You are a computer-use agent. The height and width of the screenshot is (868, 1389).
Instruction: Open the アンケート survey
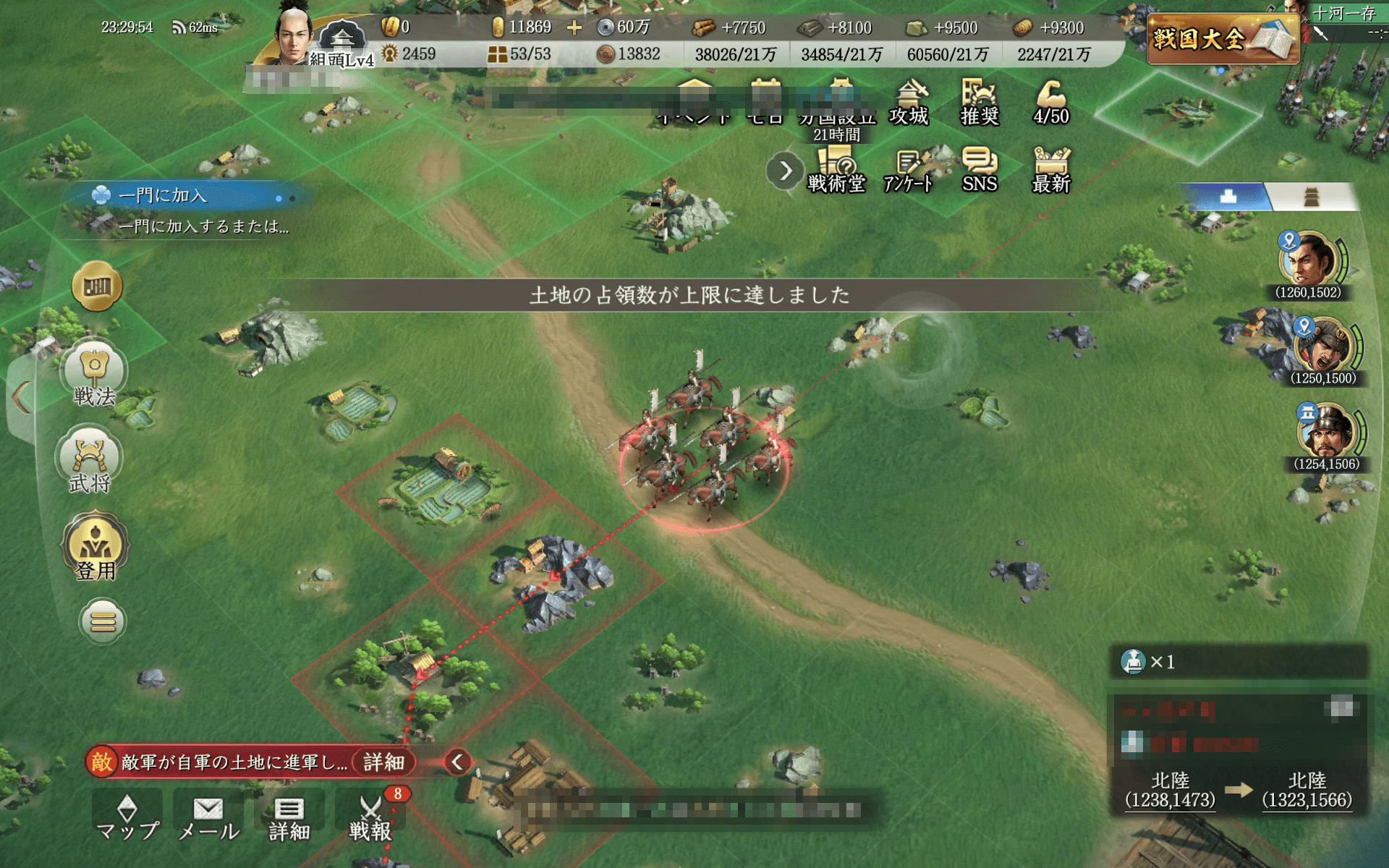(x=907, y=169)
